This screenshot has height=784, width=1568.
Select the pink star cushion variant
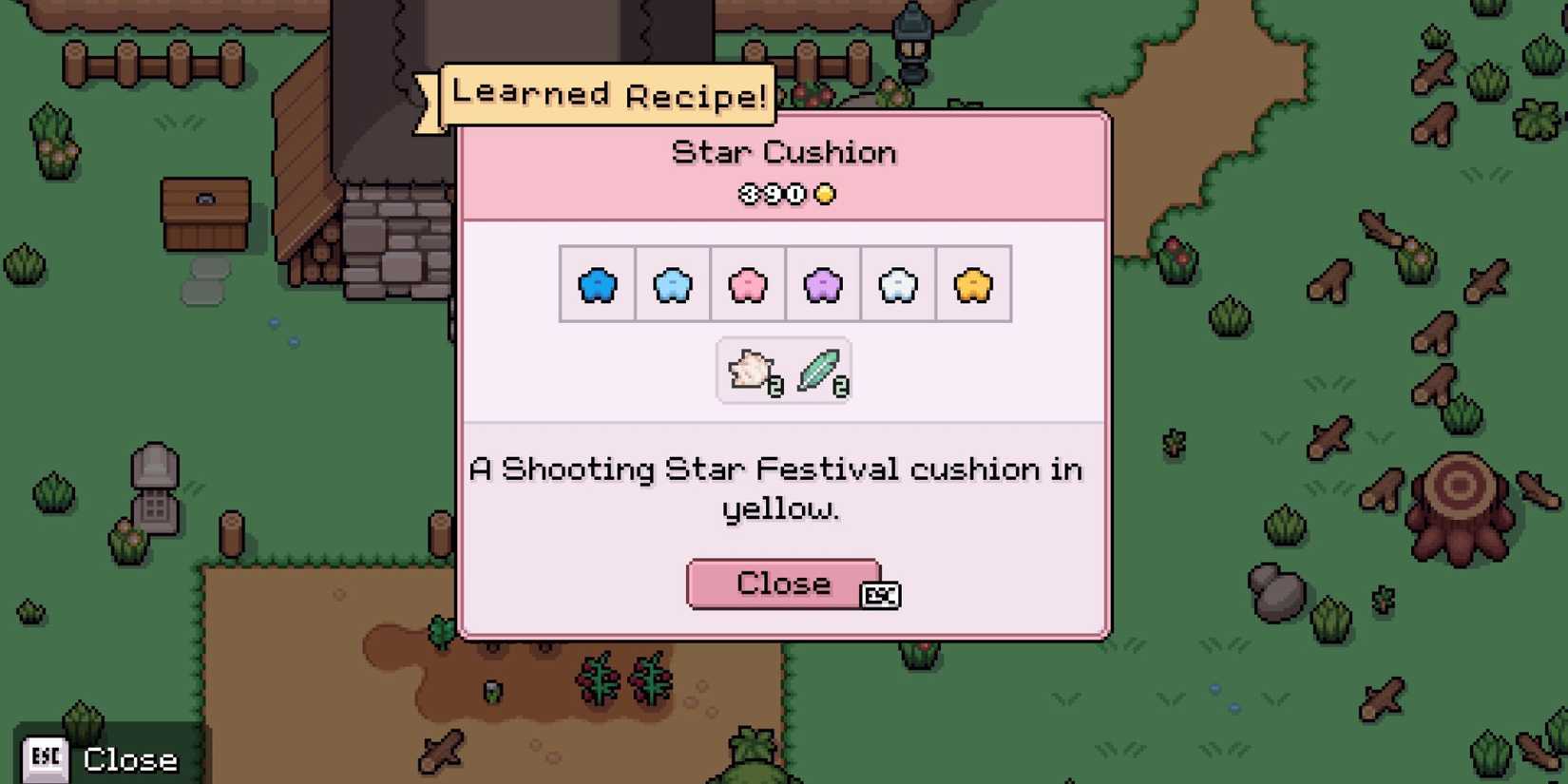(747, 283)
